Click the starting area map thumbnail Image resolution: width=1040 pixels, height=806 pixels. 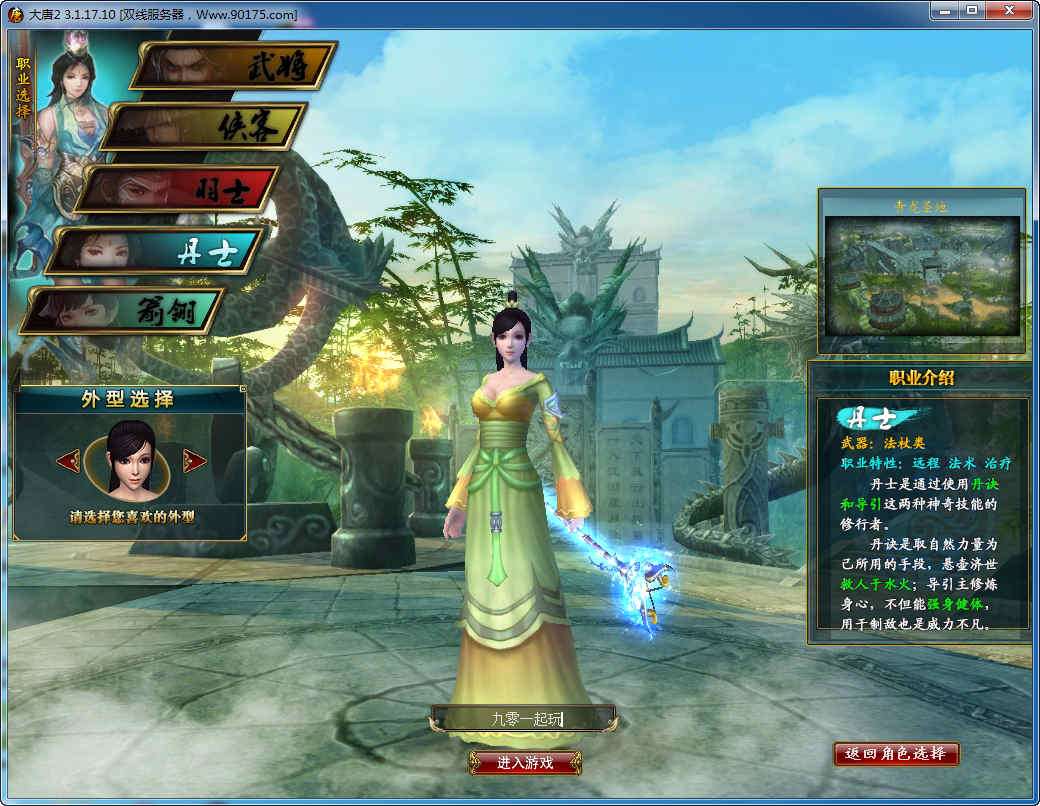pyautogui.click(x=921, y=276)
